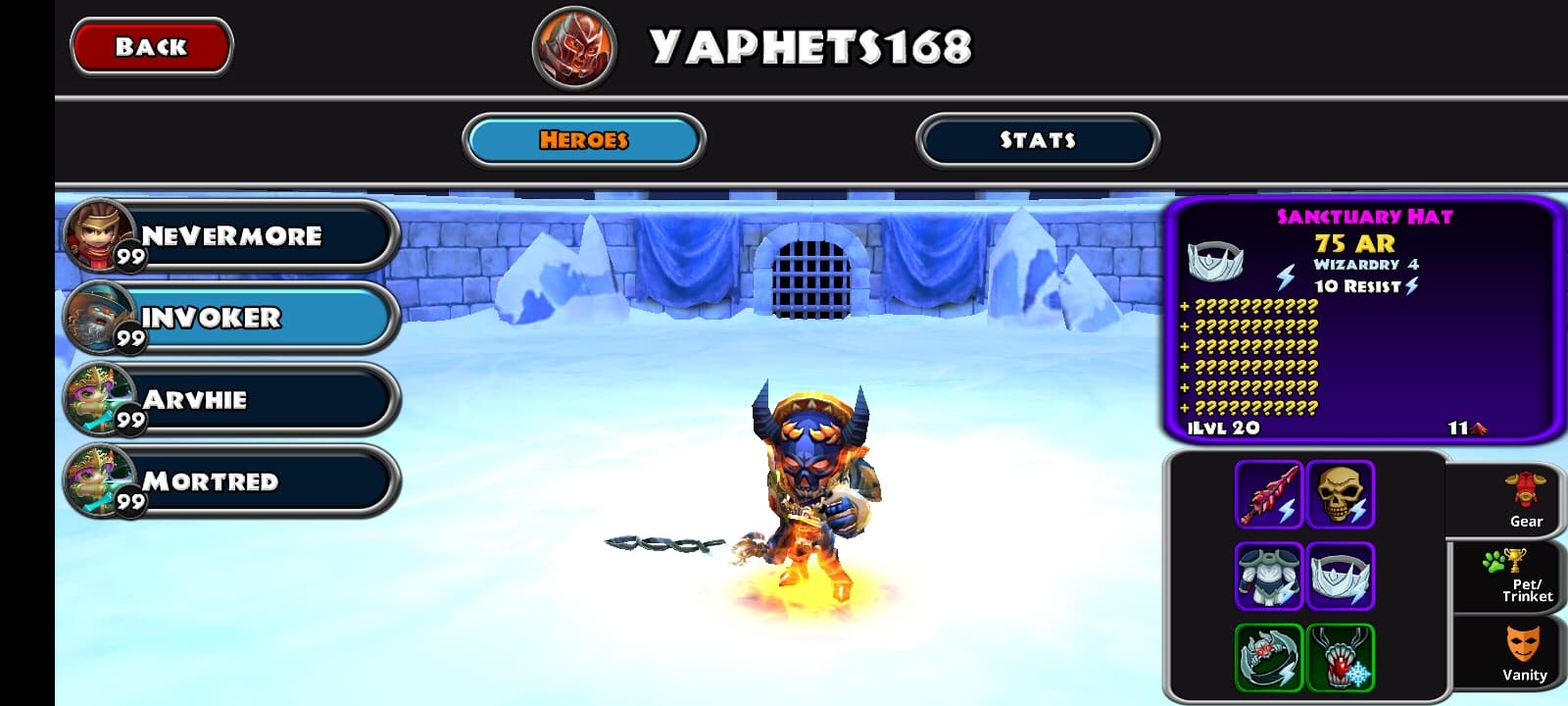Switch to the Heroes tab
Image resolution: width=1568 pixels, height=706 pixels.
(583, 140)
